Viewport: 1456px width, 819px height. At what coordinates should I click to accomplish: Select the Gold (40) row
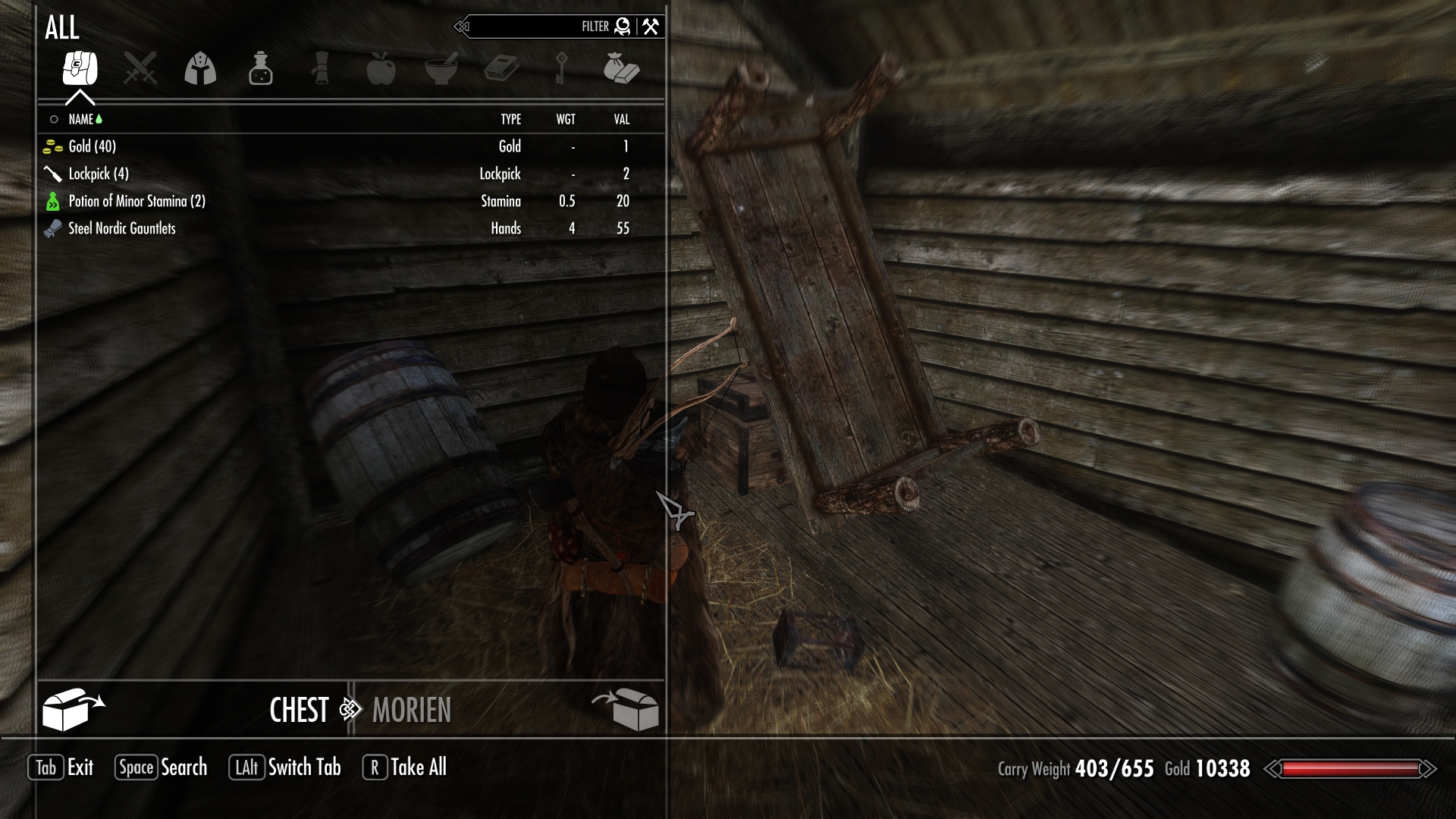pos(93,146)
